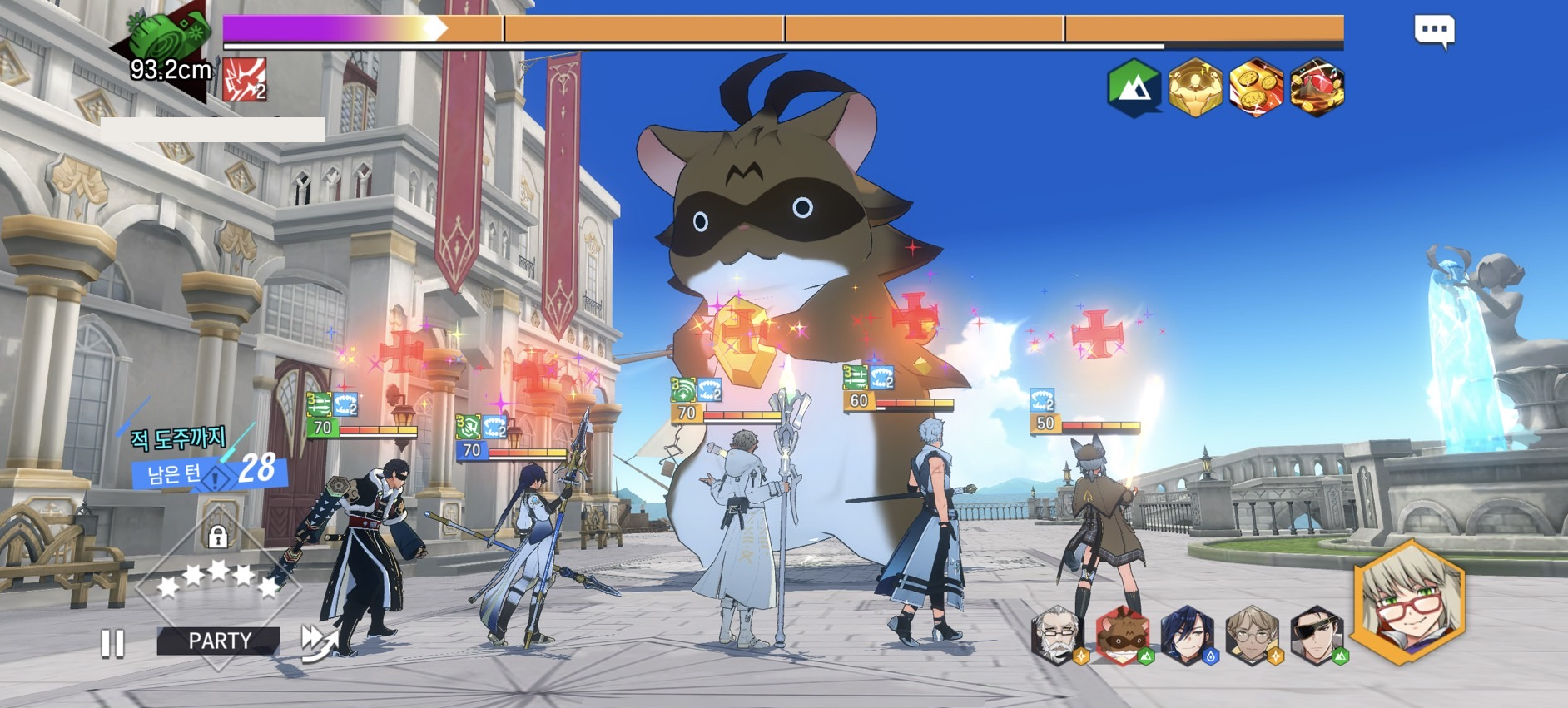The image size is (1568, 708).
Task: Select the eyepatch character portrait
Action: click(x=1317, y=636)
